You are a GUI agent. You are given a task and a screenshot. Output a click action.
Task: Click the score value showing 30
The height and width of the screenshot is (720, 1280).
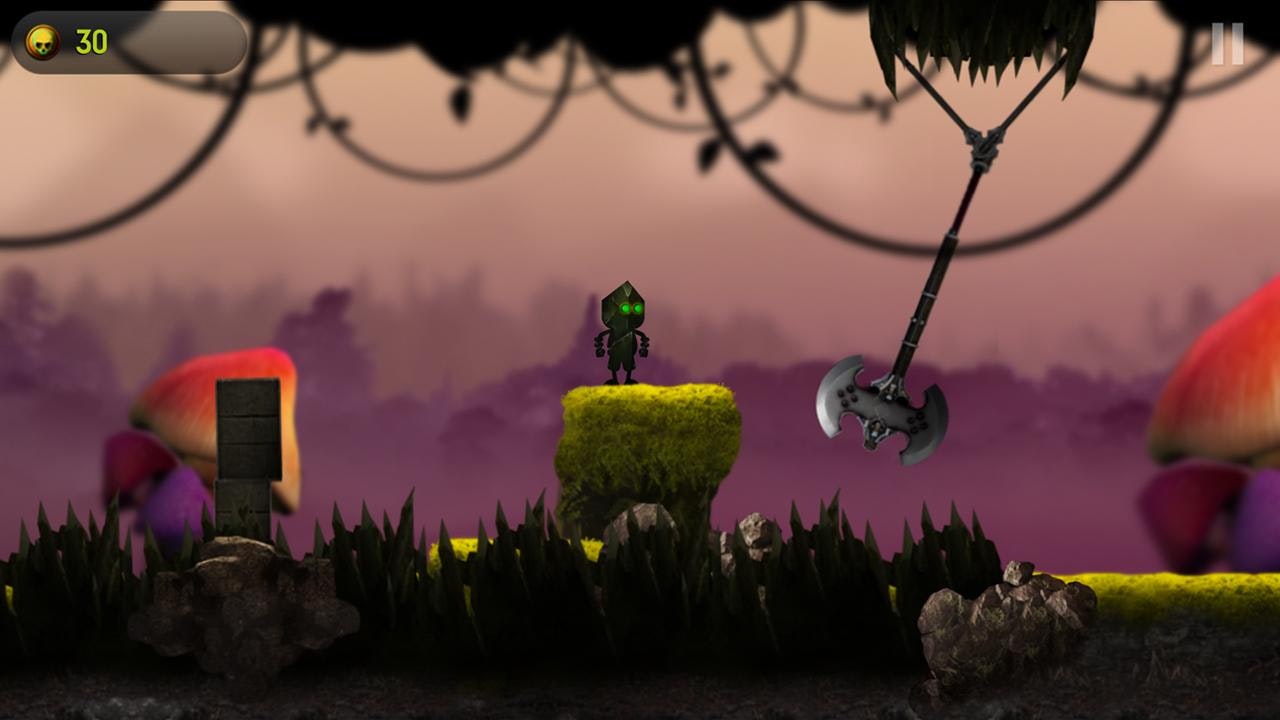click(x=92, y=38)
